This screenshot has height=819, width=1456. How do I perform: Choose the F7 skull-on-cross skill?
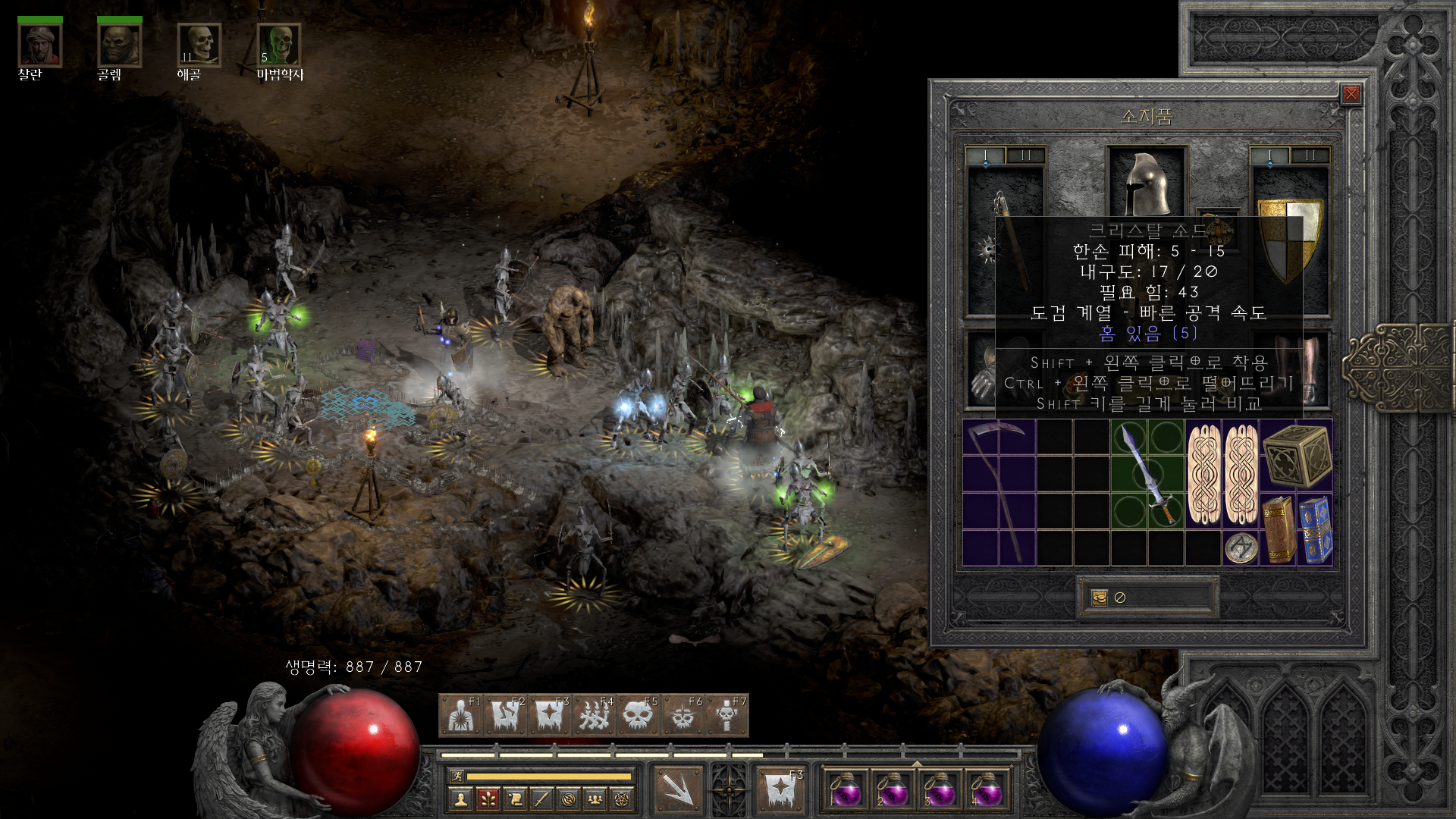726,715
